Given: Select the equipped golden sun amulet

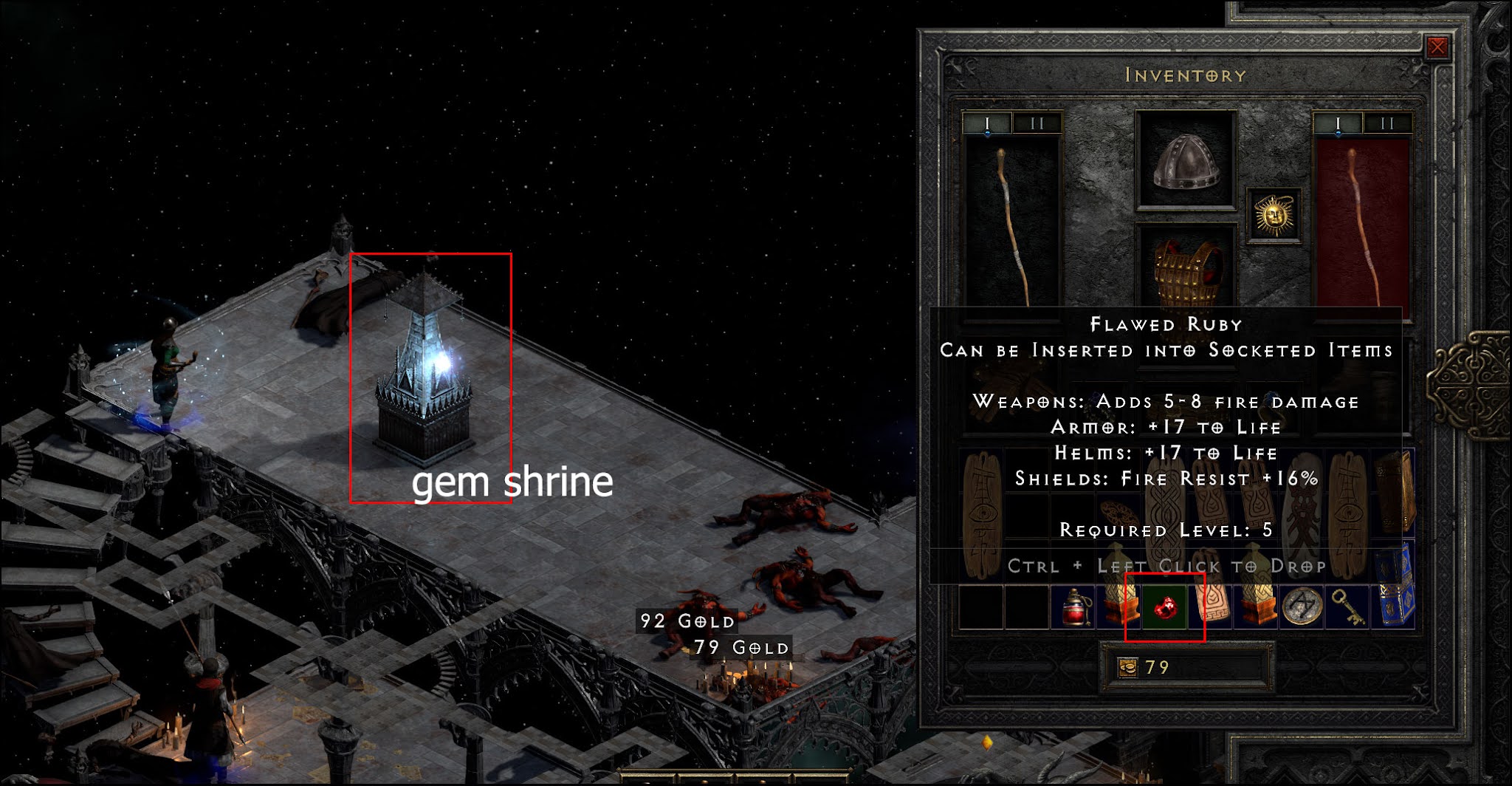Looking at the screenshot, I should 1274,217.
